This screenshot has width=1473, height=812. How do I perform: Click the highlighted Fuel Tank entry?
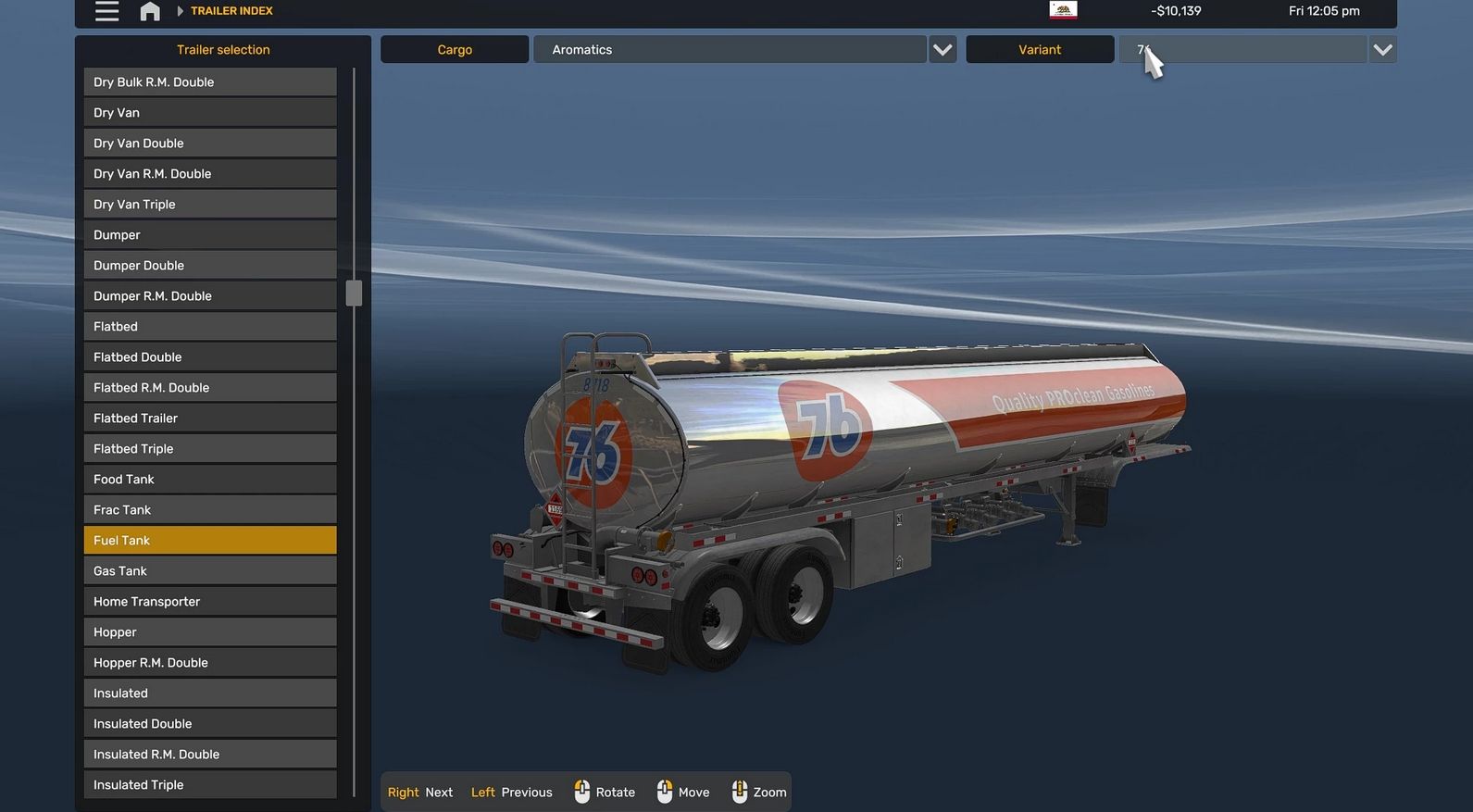(x=210, y=541)
